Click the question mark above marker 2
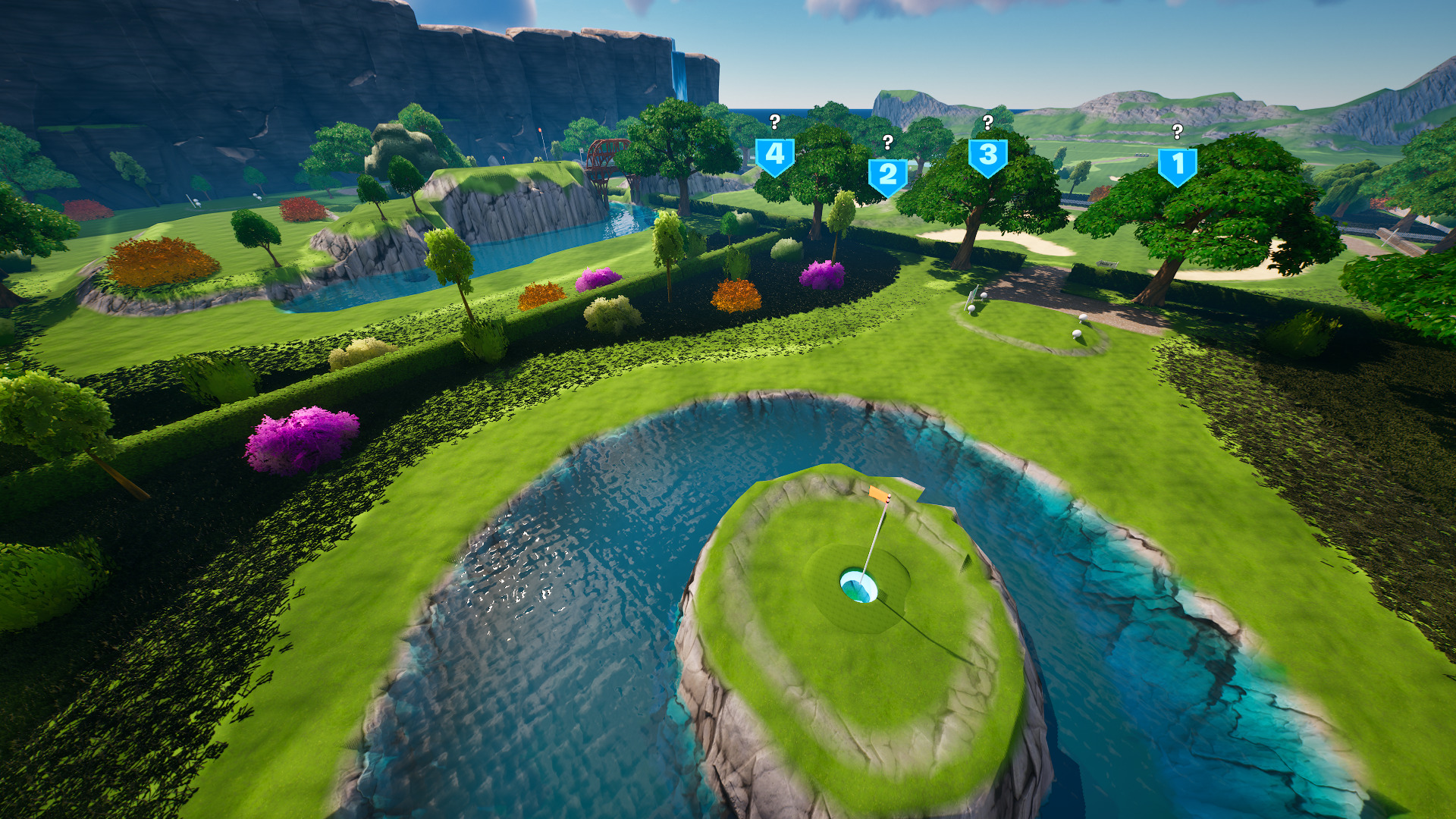The width and height of the screenshot is (1456, 819). coord(886,143)
